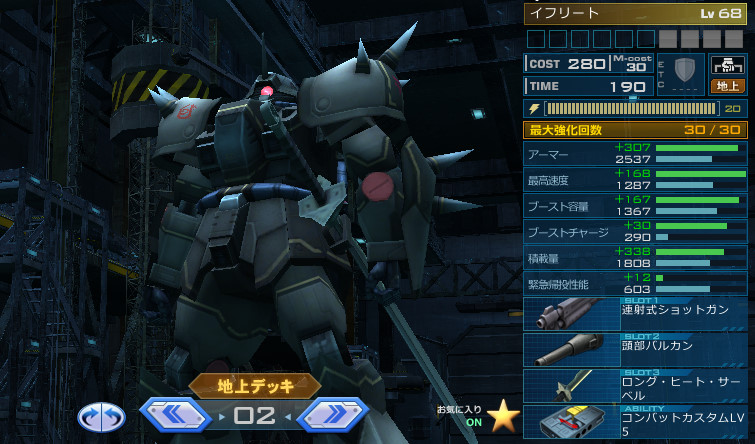Toggle the favorite star (お気に入り)
This screenshot has height=444, width=755.
click(501, 416)
